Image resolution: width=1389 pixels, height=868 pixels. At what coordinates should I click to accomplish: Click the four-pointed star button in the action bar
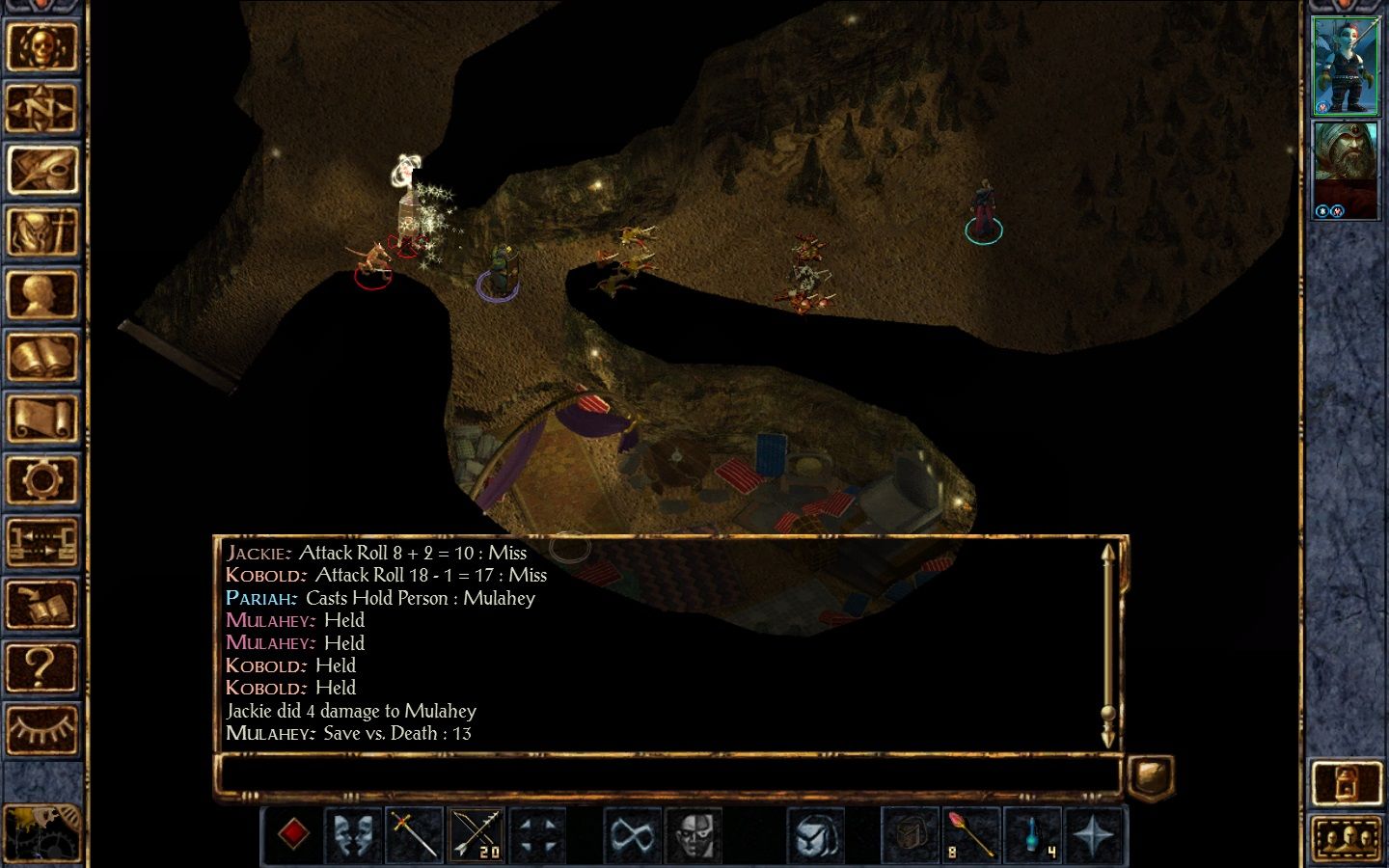[x=1094, y=834]
